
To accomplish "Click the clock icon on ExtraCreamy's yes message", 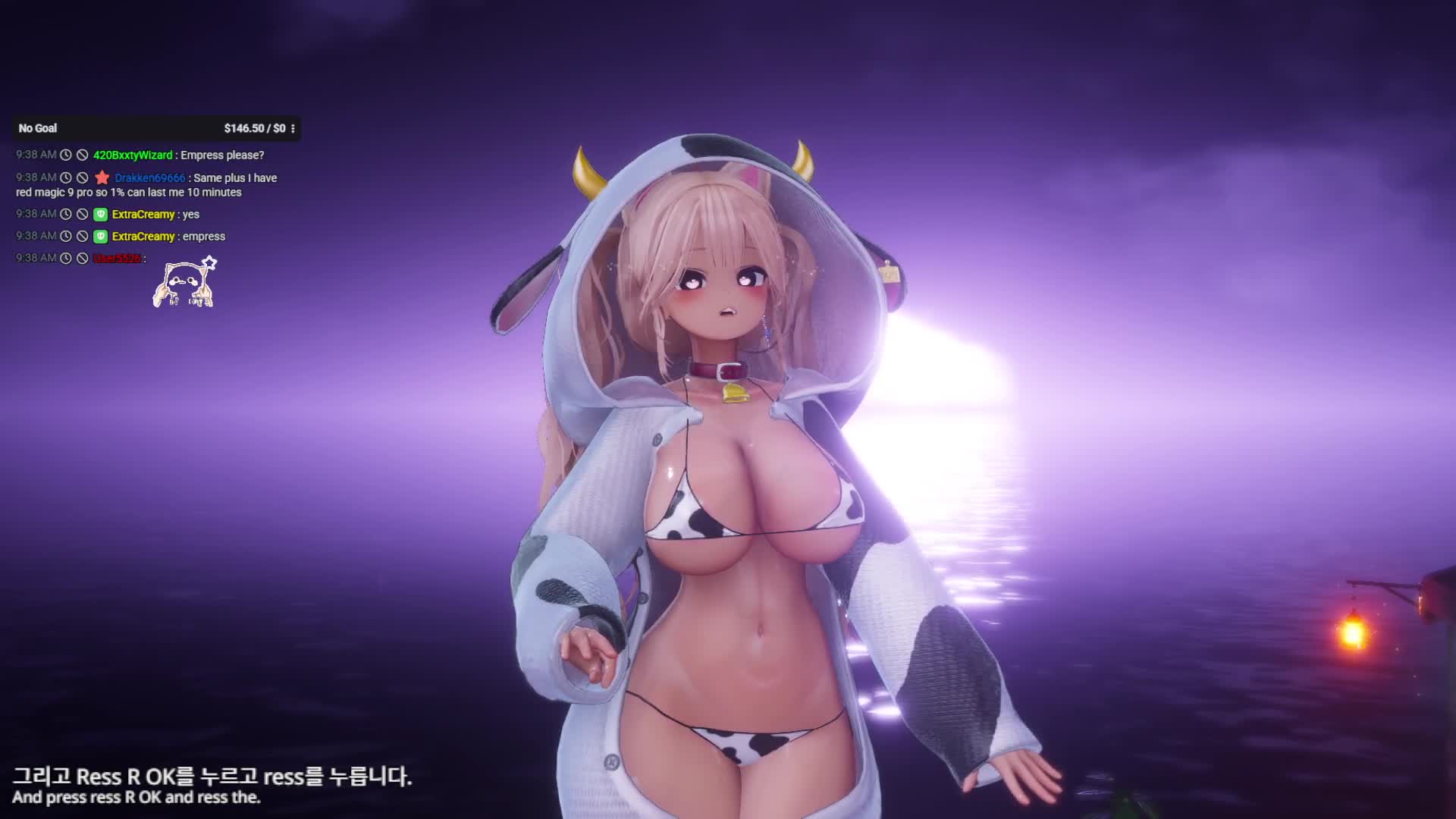I will (x=66, y=214).
